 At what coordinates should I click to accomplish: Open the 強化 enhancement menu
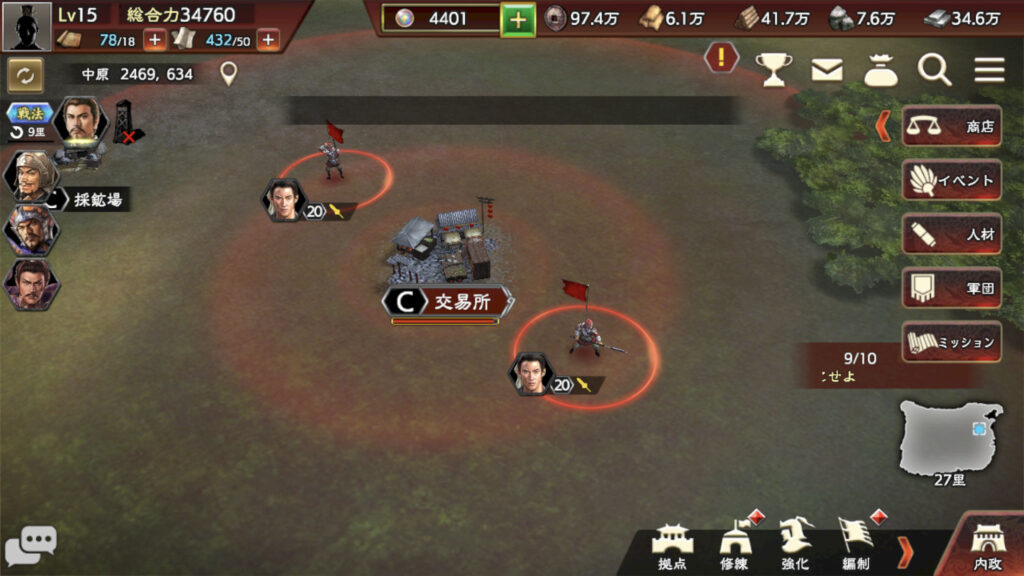[x=795, y=546]
